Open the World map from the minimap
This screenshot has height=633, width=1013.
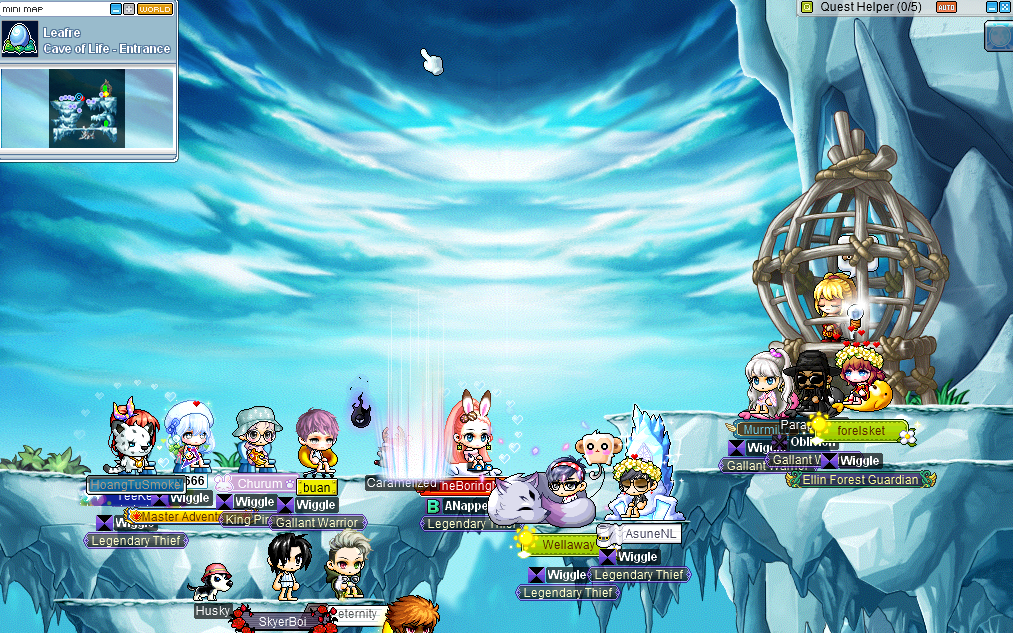(x=155, y=9)
